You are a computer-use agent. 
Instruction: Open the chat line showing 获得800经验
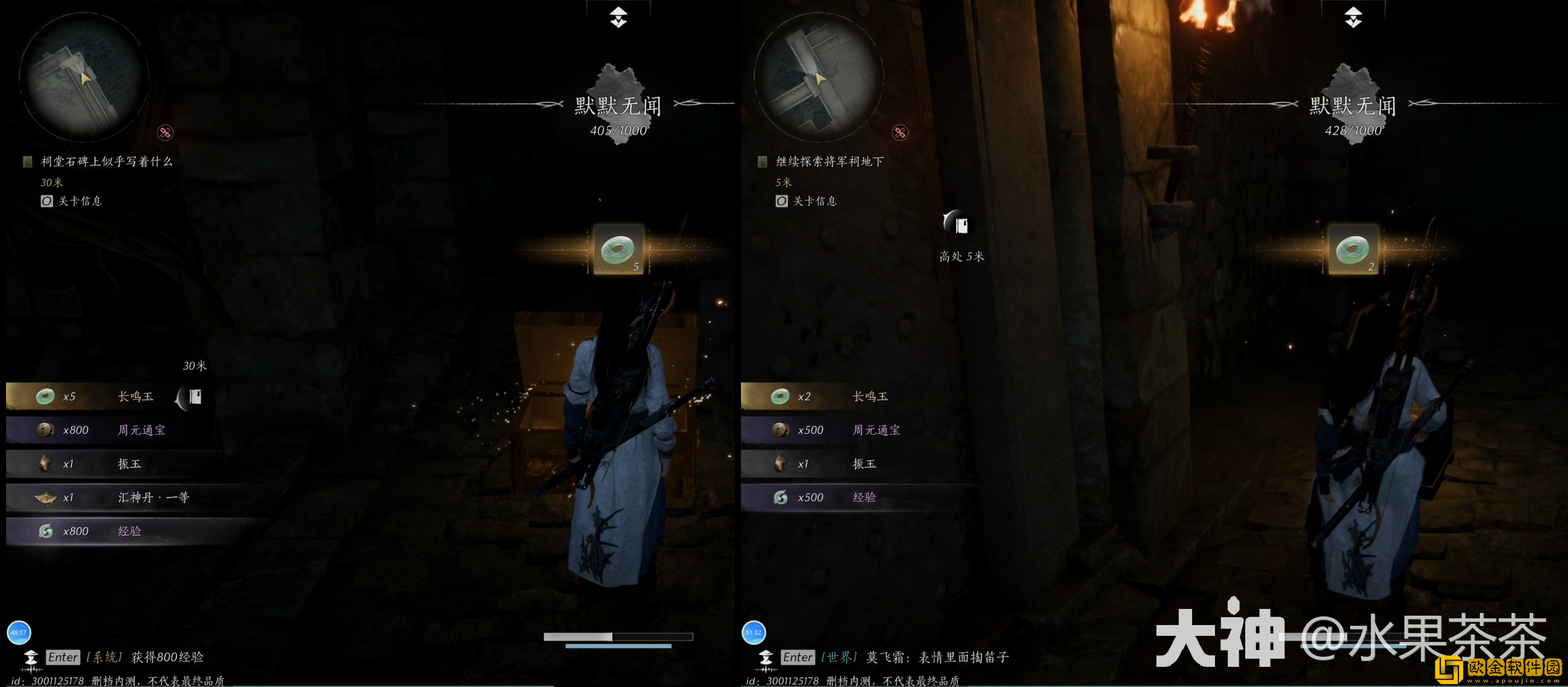pyautogui.click(x=167, y=657)
